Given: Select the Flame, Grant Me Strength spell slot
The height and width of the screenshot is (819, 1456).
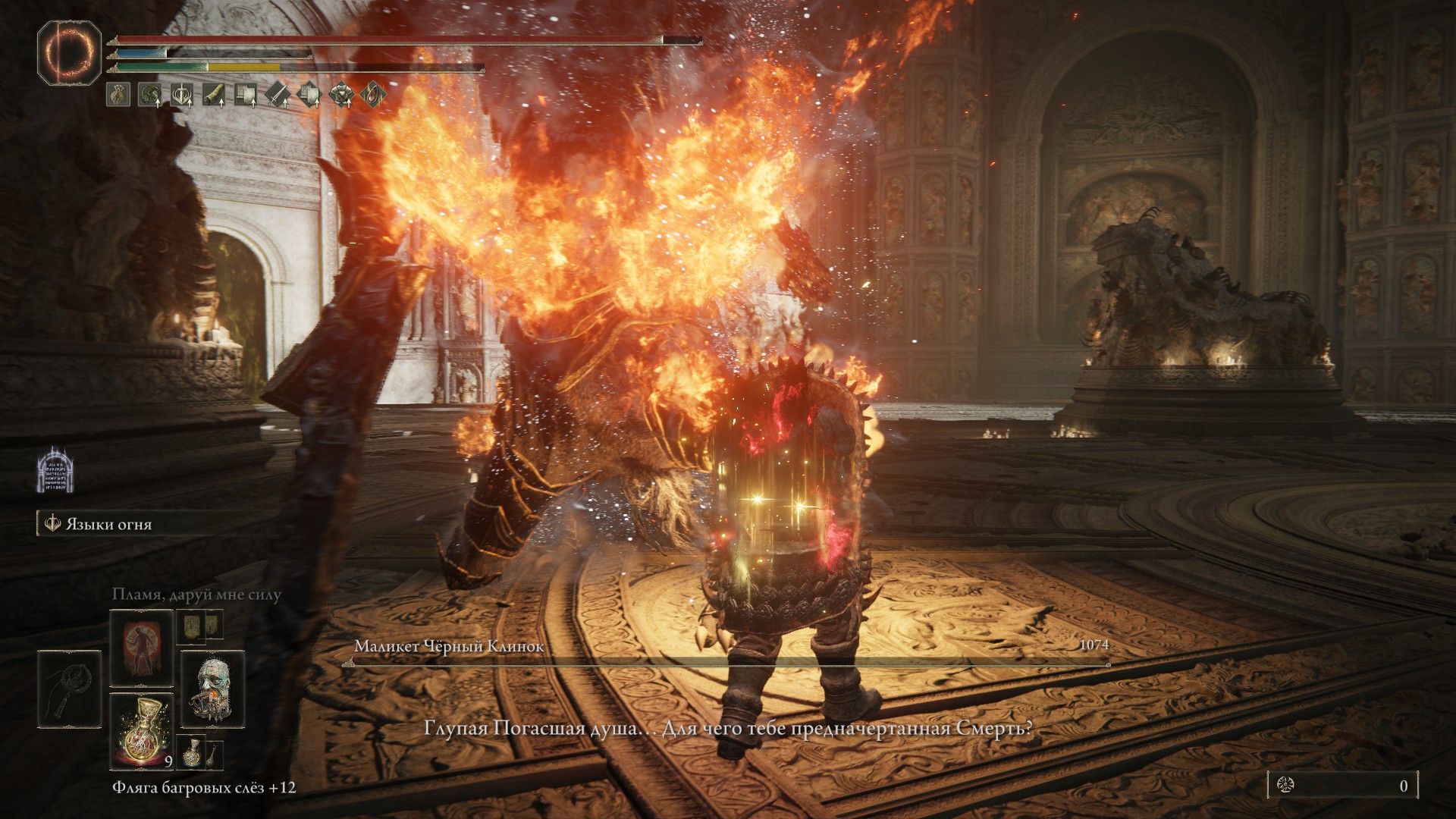Looking at the screenshot, I should [141, 648].
